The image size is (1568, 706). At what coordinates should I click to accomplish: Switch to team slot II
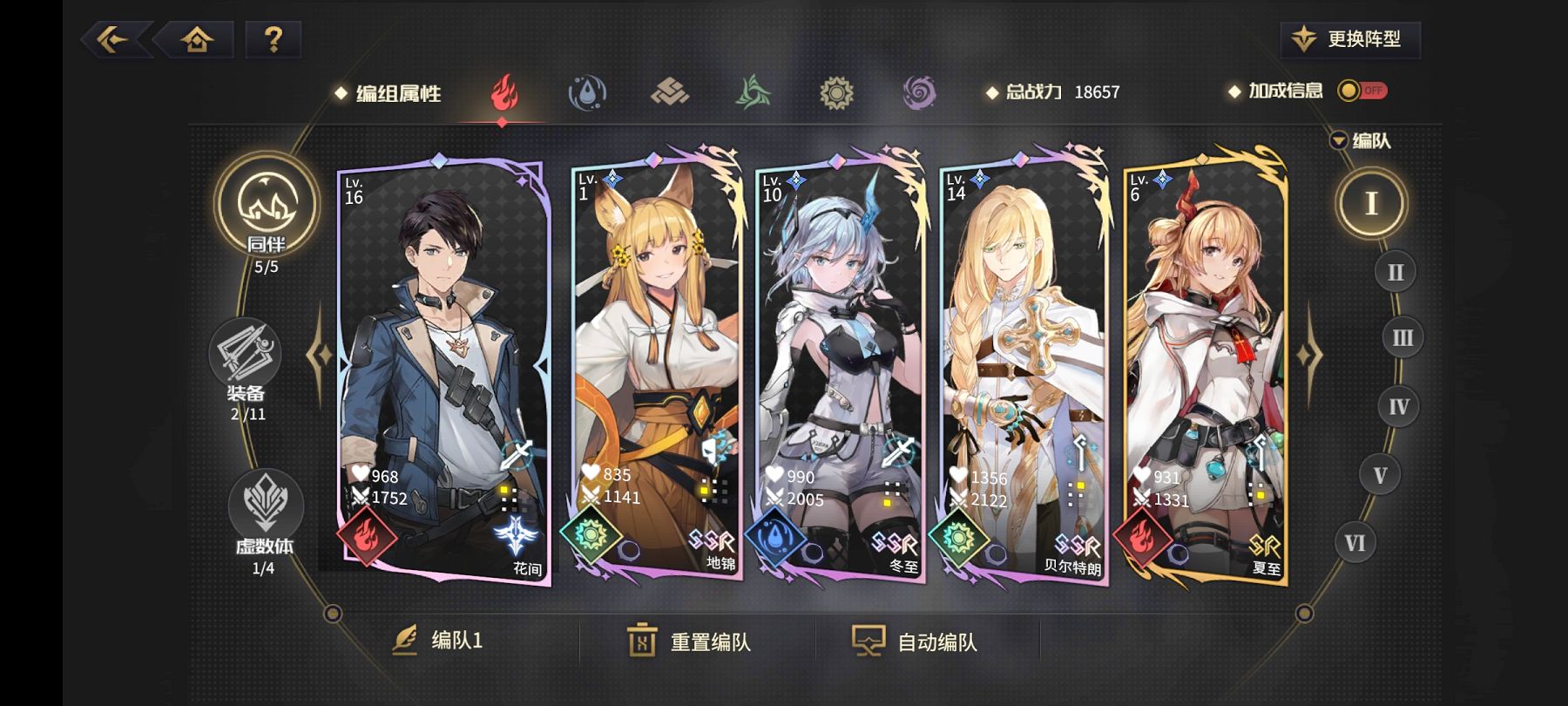coord(1395,273)
